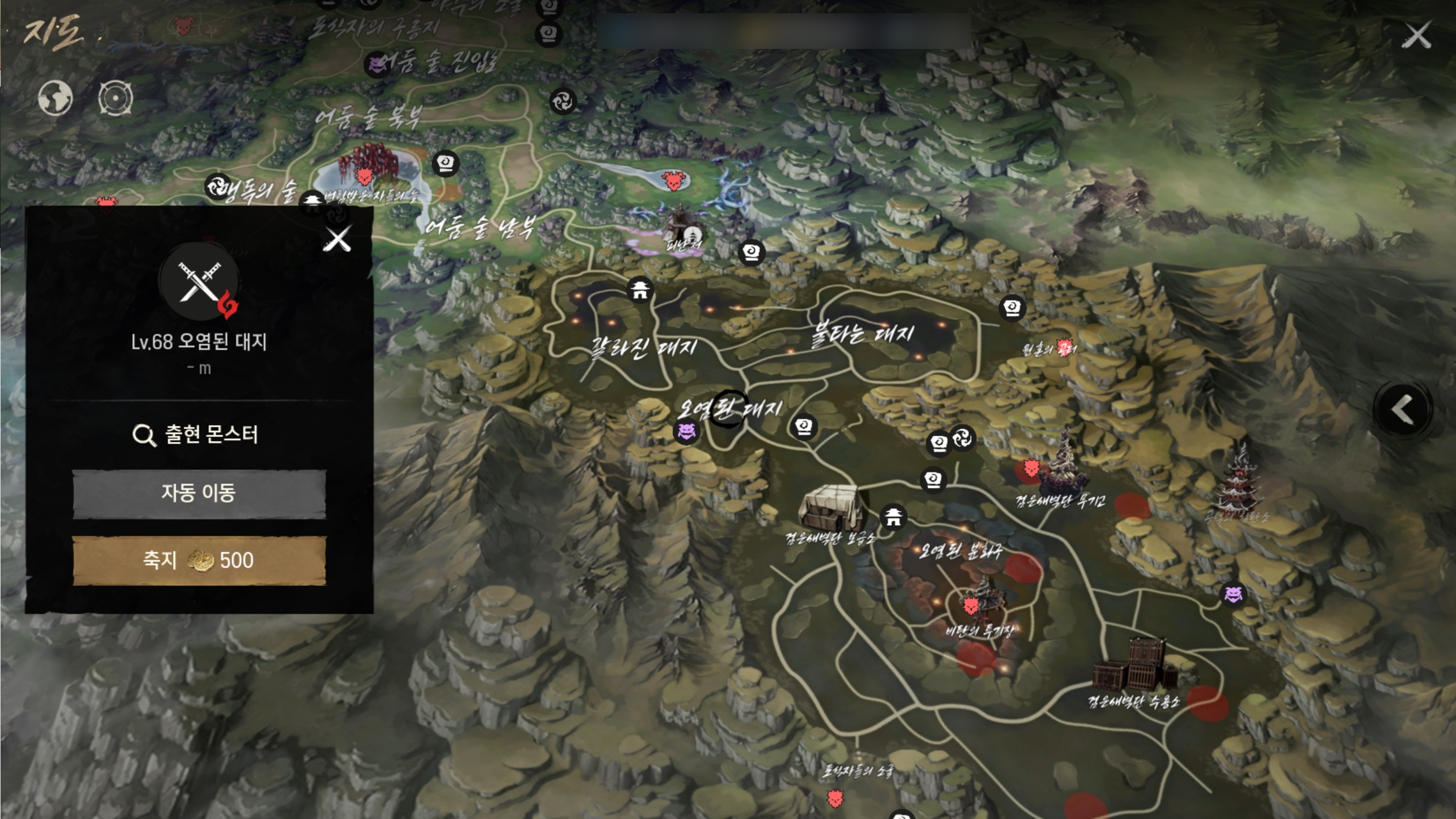Image resolution: width=1456 pixels, height=819 pixels.
Task: Select the 어둠 숲 북부 area label
Action: [368, 117]
